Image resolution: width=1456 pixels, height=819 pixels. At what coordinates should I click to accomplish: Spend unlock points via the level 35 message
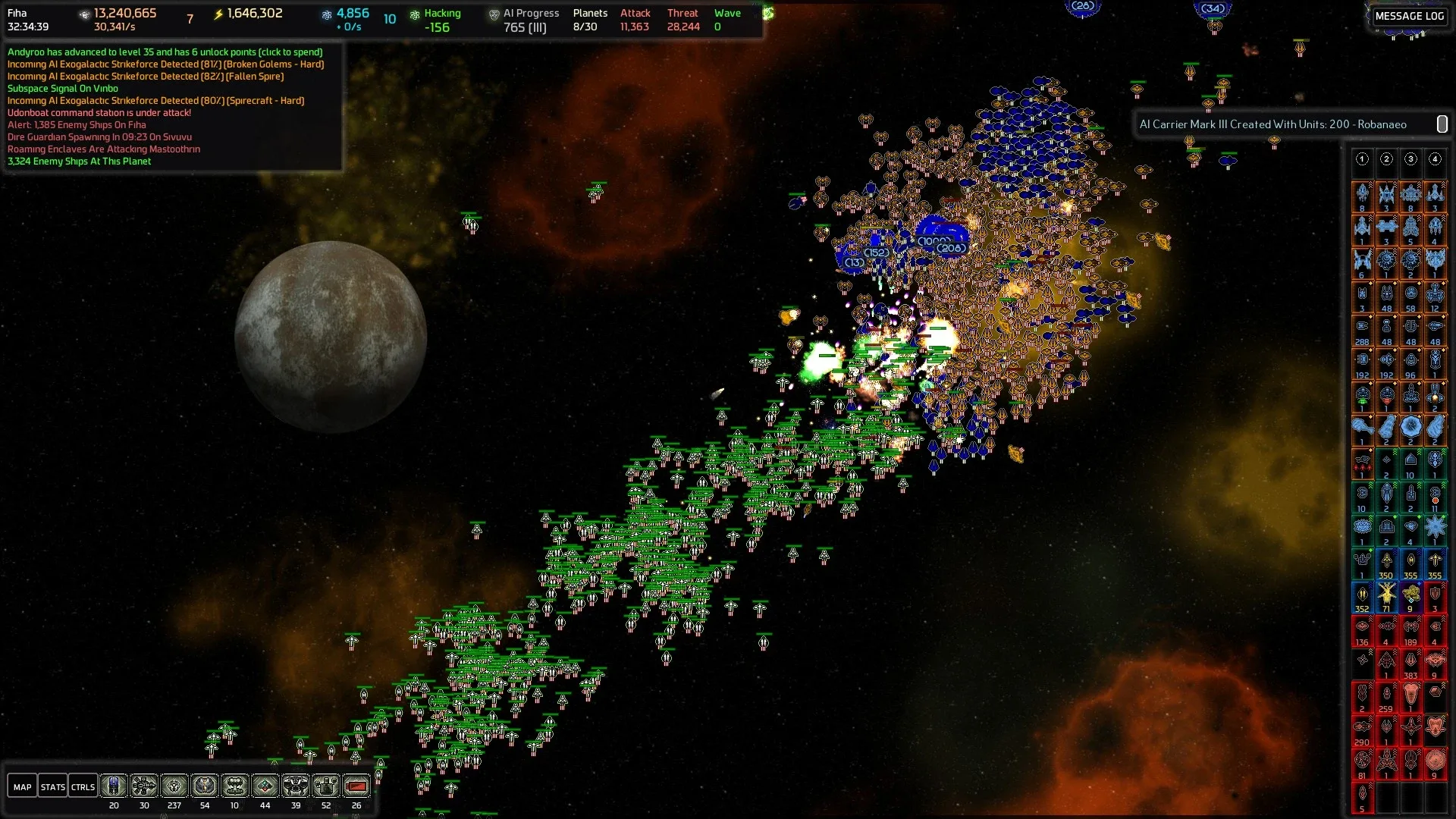(165, 52)
